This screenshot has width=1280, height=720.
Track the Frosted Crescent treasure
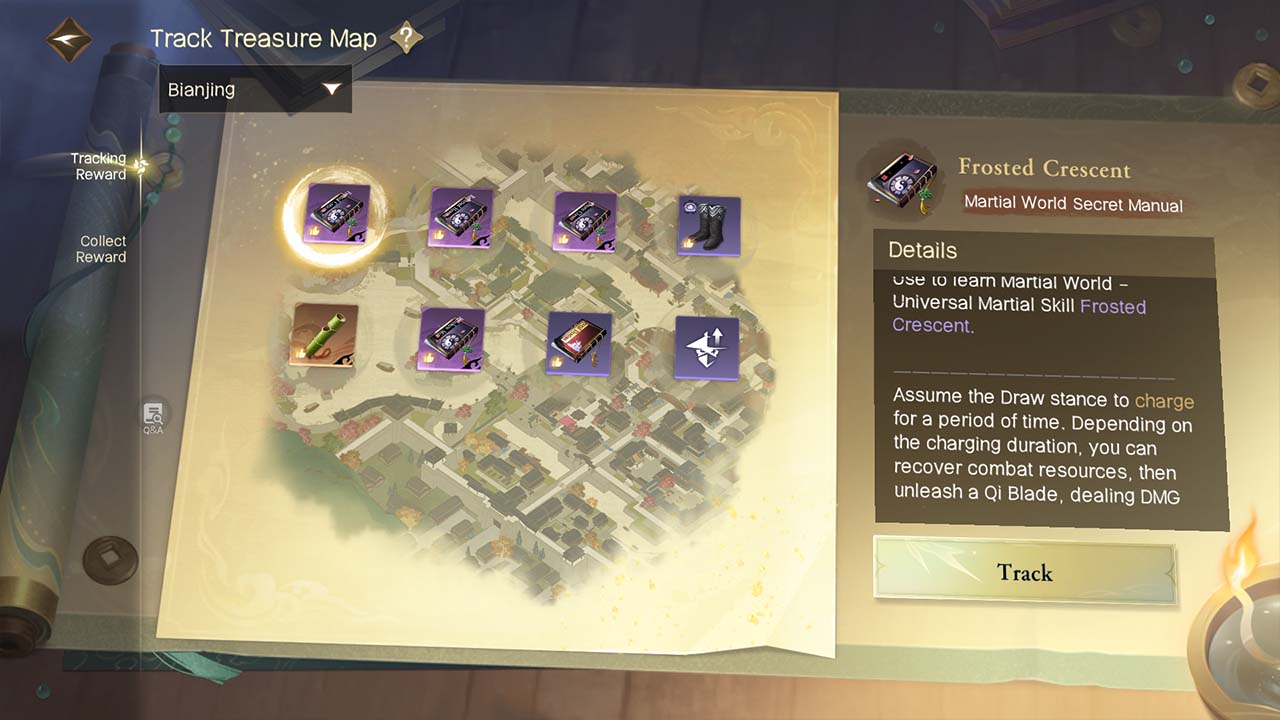(1024, 572)
